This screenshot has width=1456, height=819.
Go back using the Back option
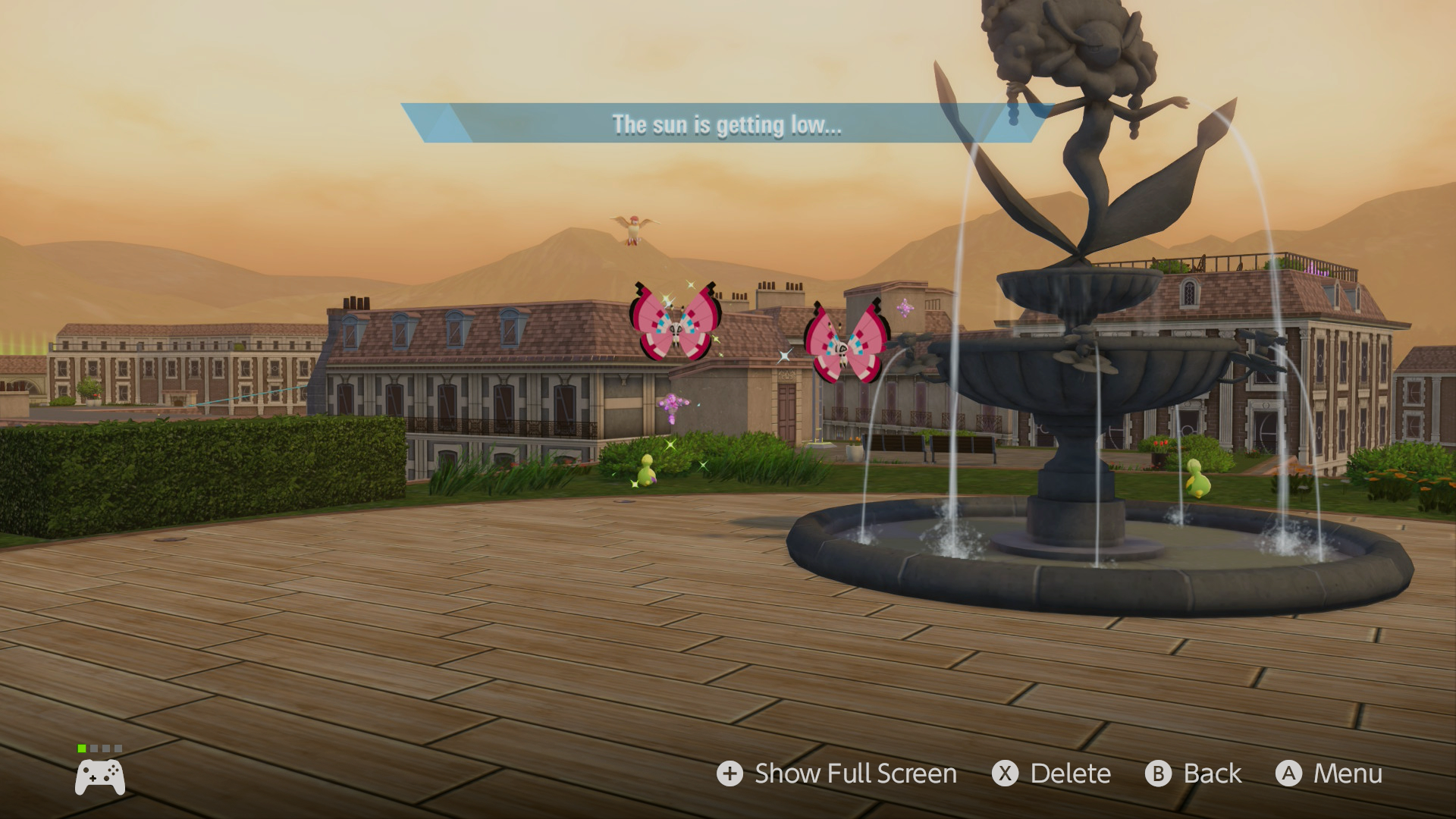(x=1194, y=773)
